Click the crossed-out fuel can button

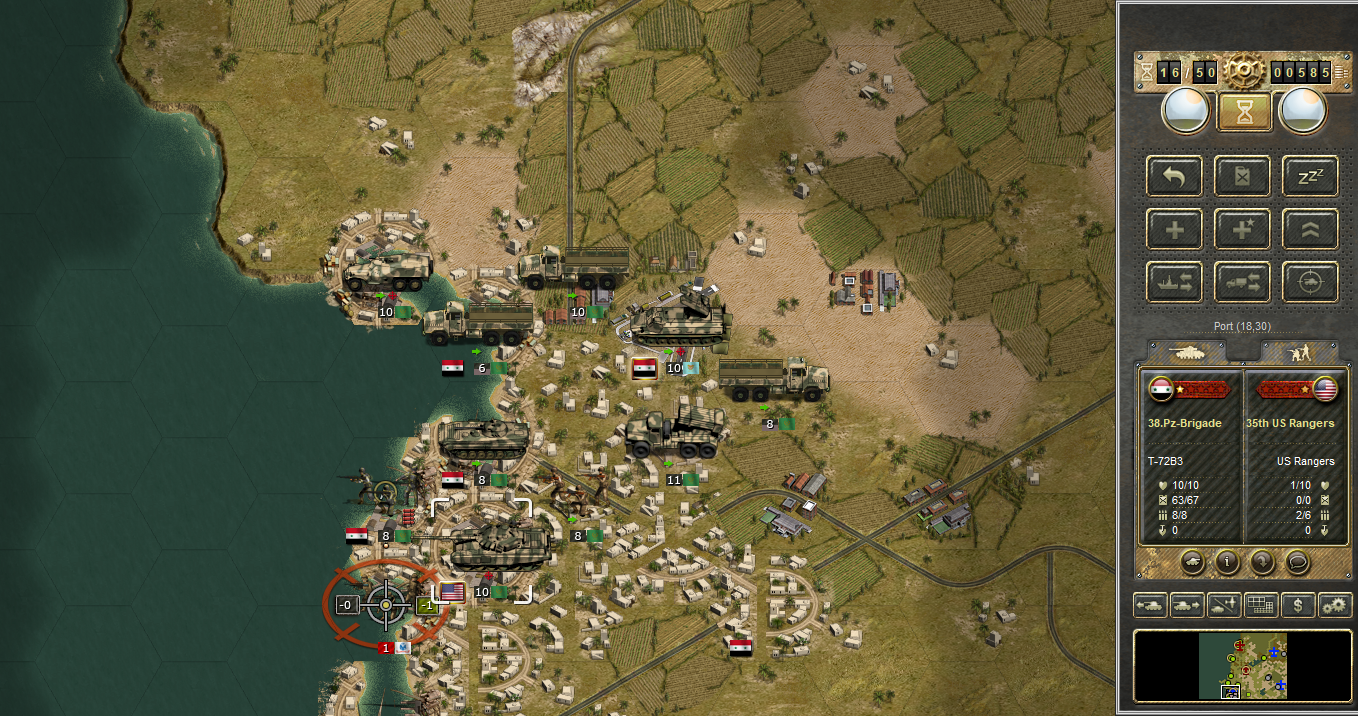point(1243,177)
